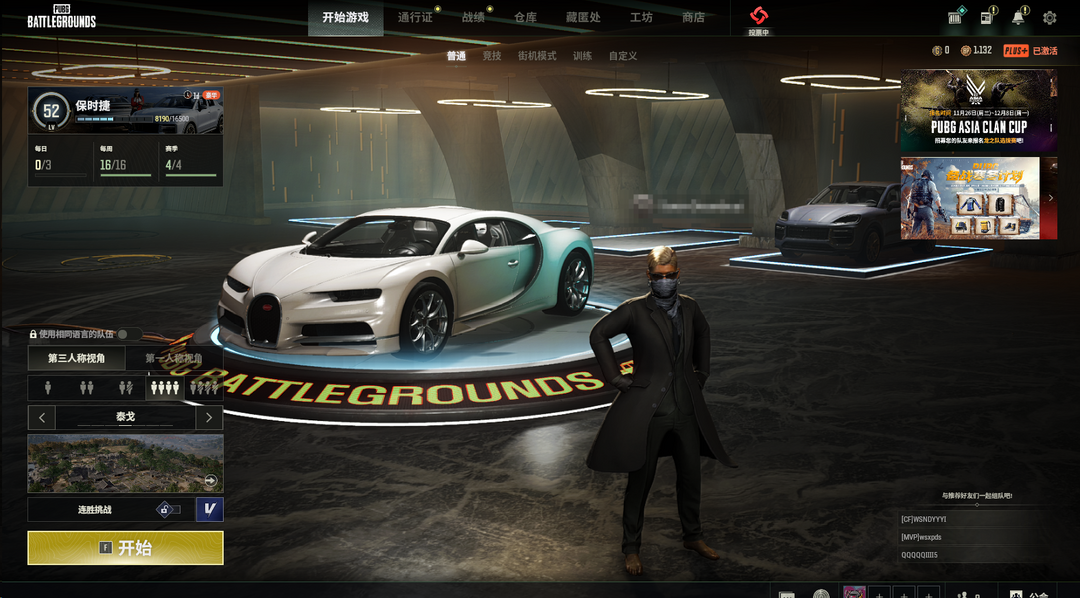Visit the 商店 store tab
This screenshot has width=1080, height=598.
pos(693,17)
